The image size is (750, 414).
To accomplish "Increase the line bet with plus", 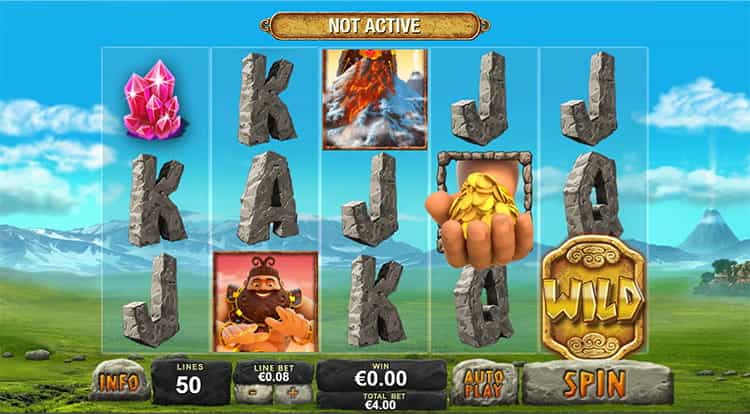I will point(292,393).
